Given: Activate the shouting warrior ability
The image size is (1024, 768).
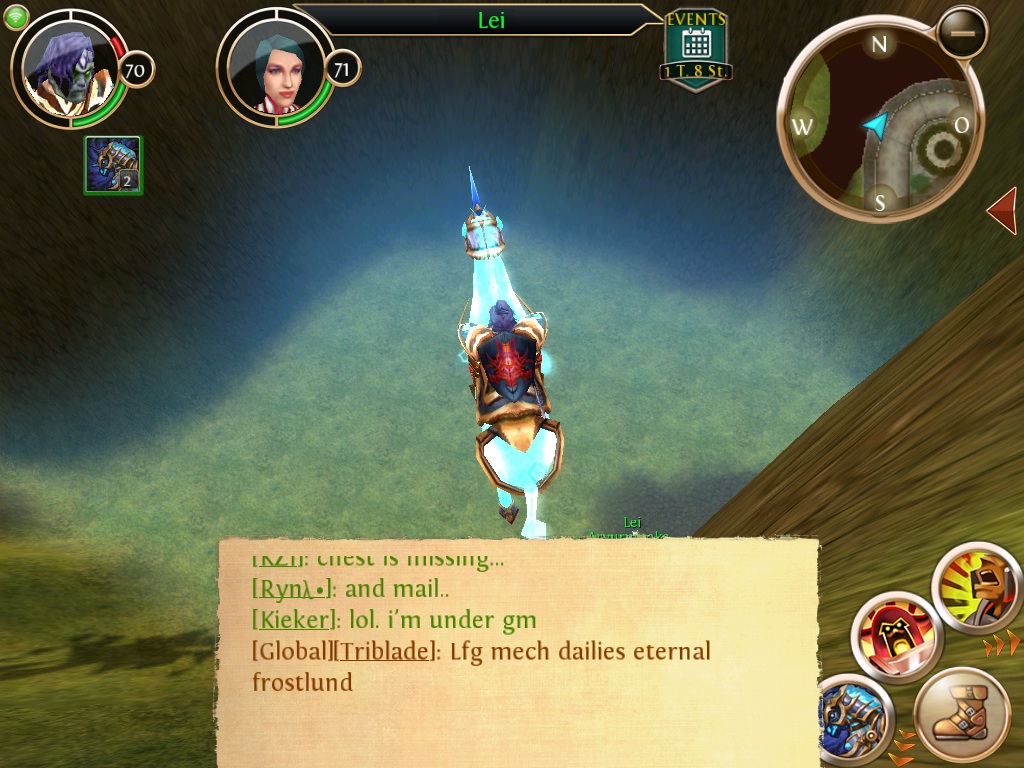Looking at the screenshot, I should tap(976, 589).
